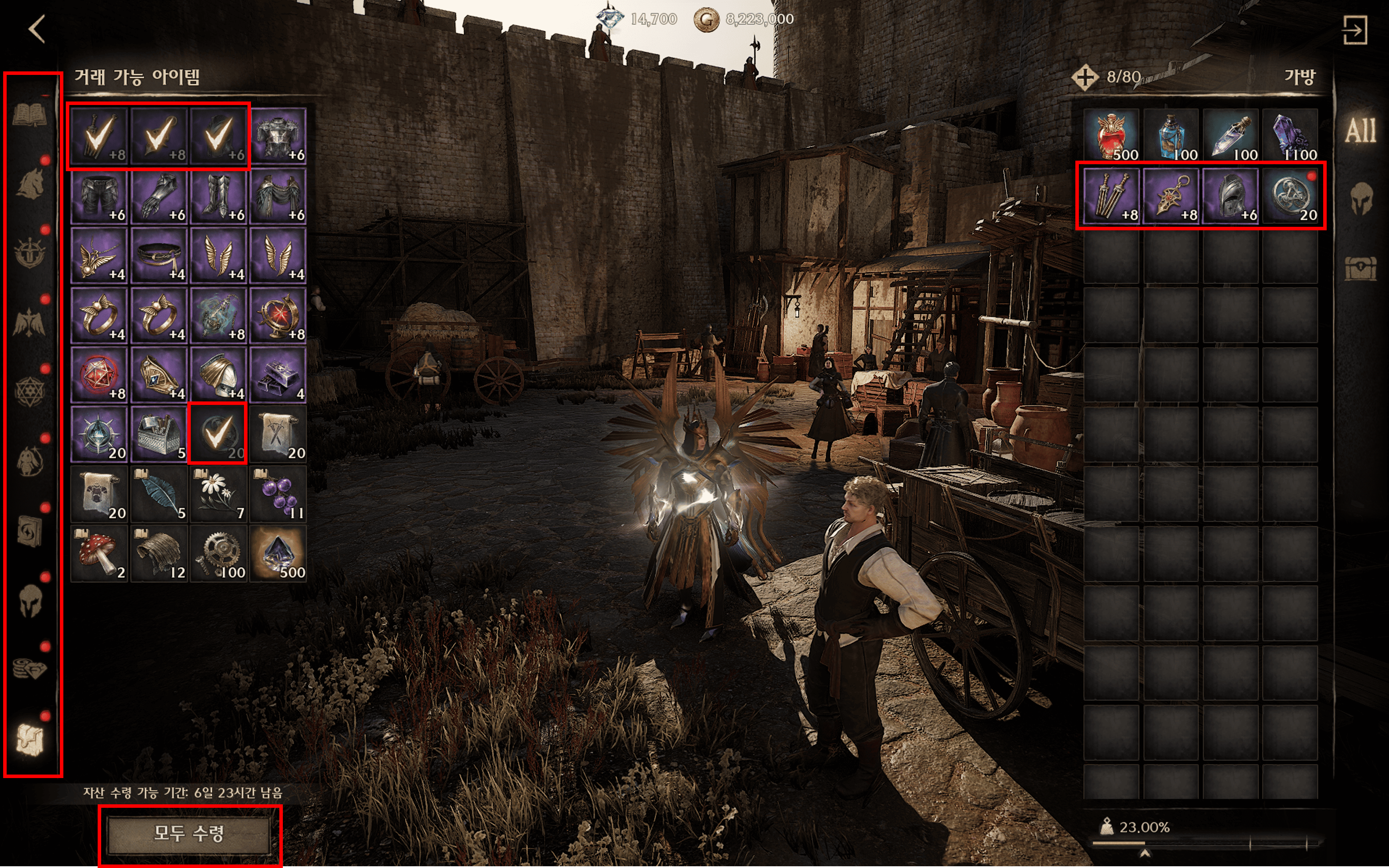Pick the +6 gauntlets item slot
Viewport: 1389px width, 868px height.
[159, 196]
